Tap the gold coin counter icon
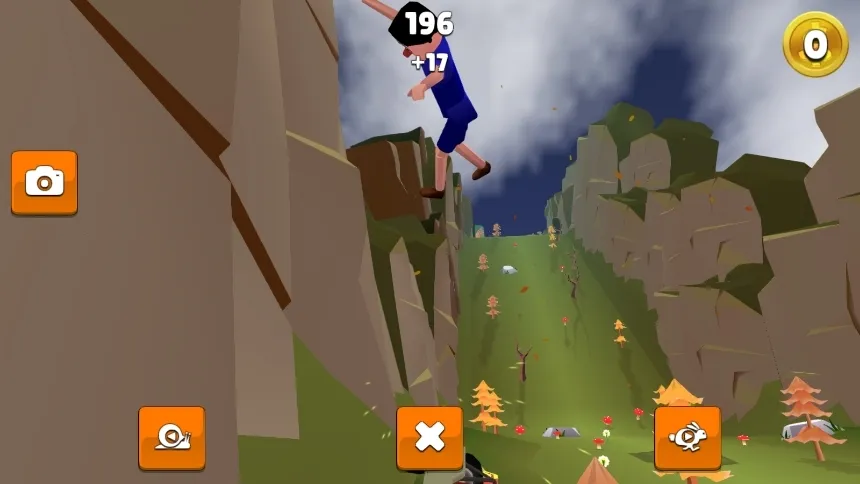The width and height of the screenshot is (860, 484). click(815, 44)
